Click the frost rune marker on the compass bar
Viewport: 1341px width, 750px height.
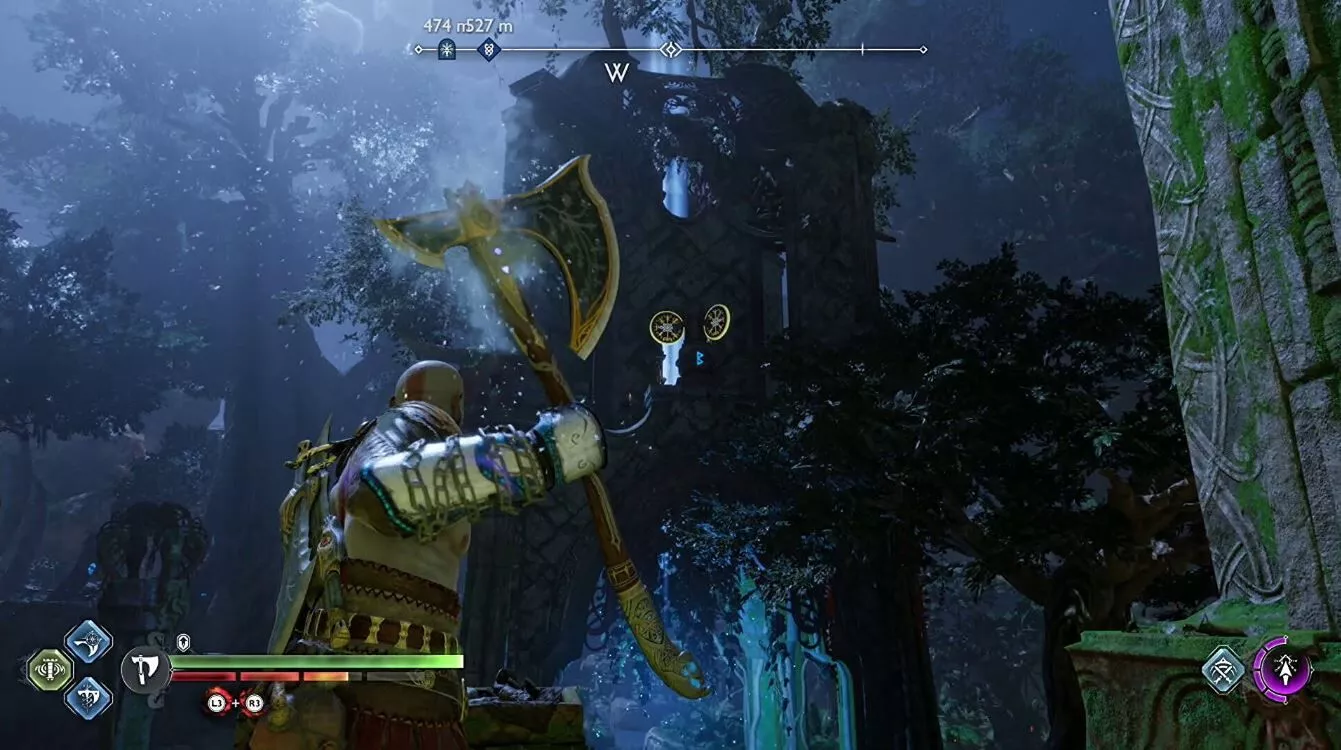click(x=446, y=50)
